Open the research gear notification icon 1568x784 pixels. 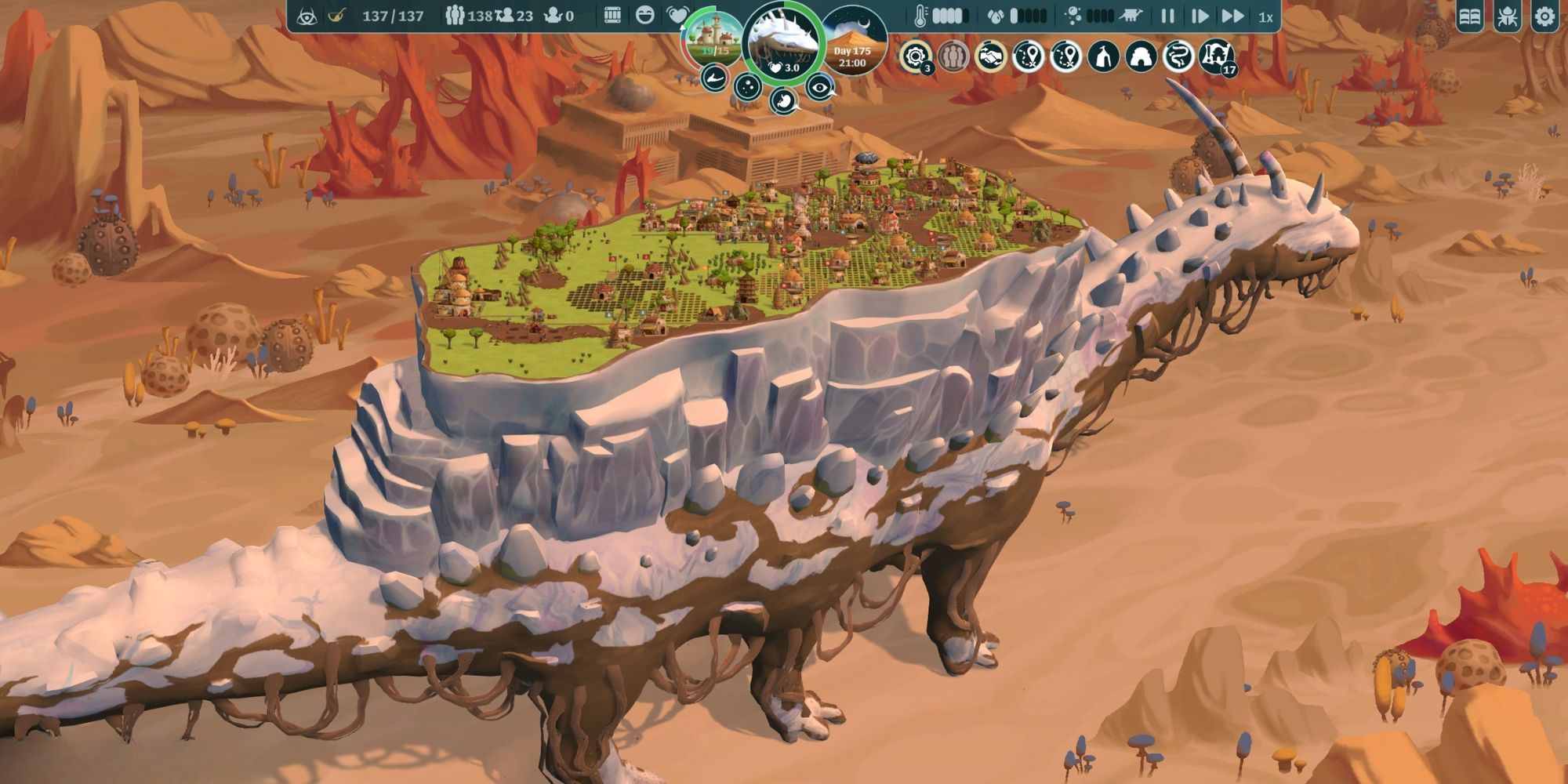[915, 56]
